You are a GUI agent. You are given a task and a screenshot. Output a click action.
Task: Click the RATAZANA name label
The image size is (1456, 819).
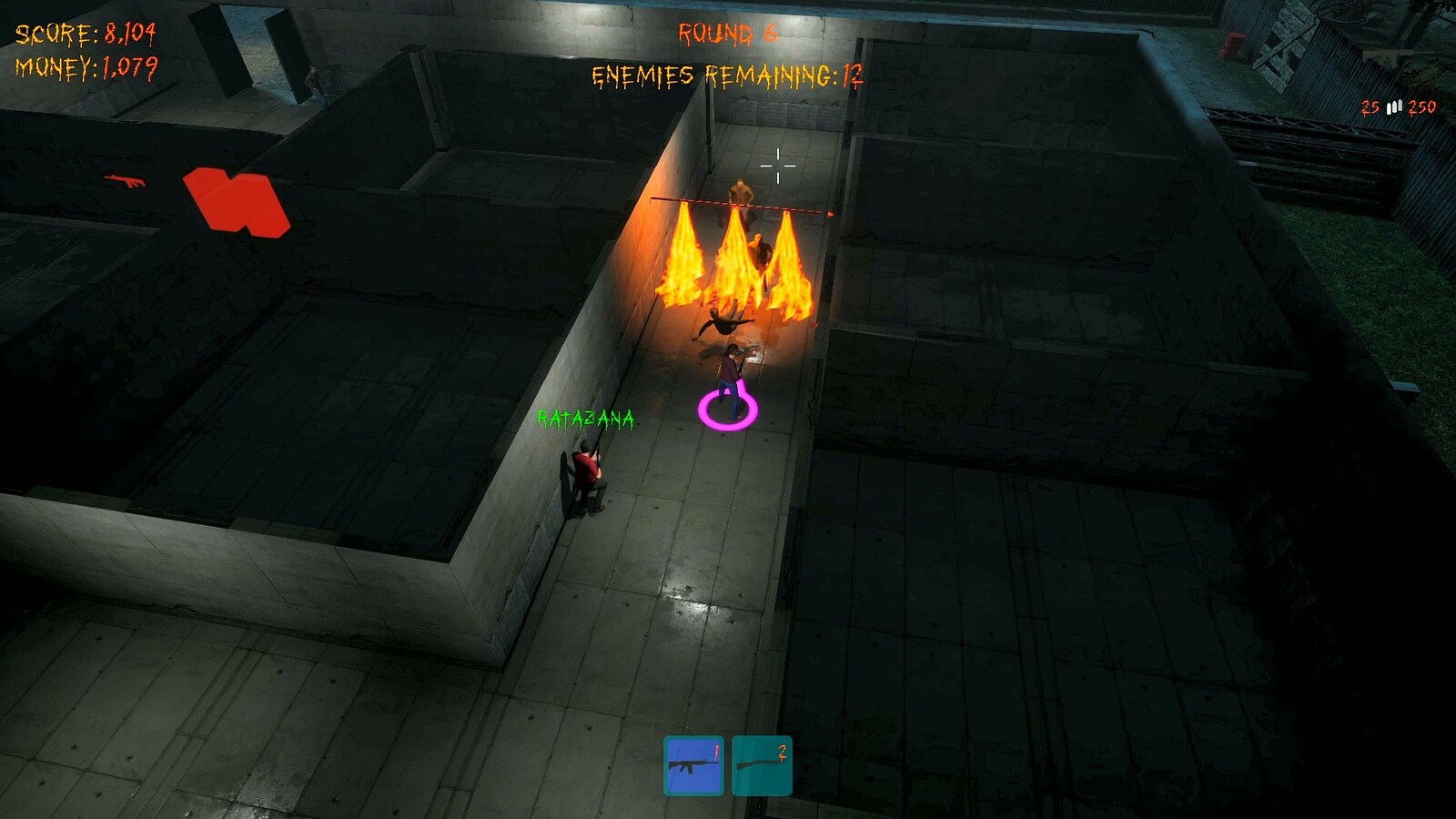[x=587, y=420]
